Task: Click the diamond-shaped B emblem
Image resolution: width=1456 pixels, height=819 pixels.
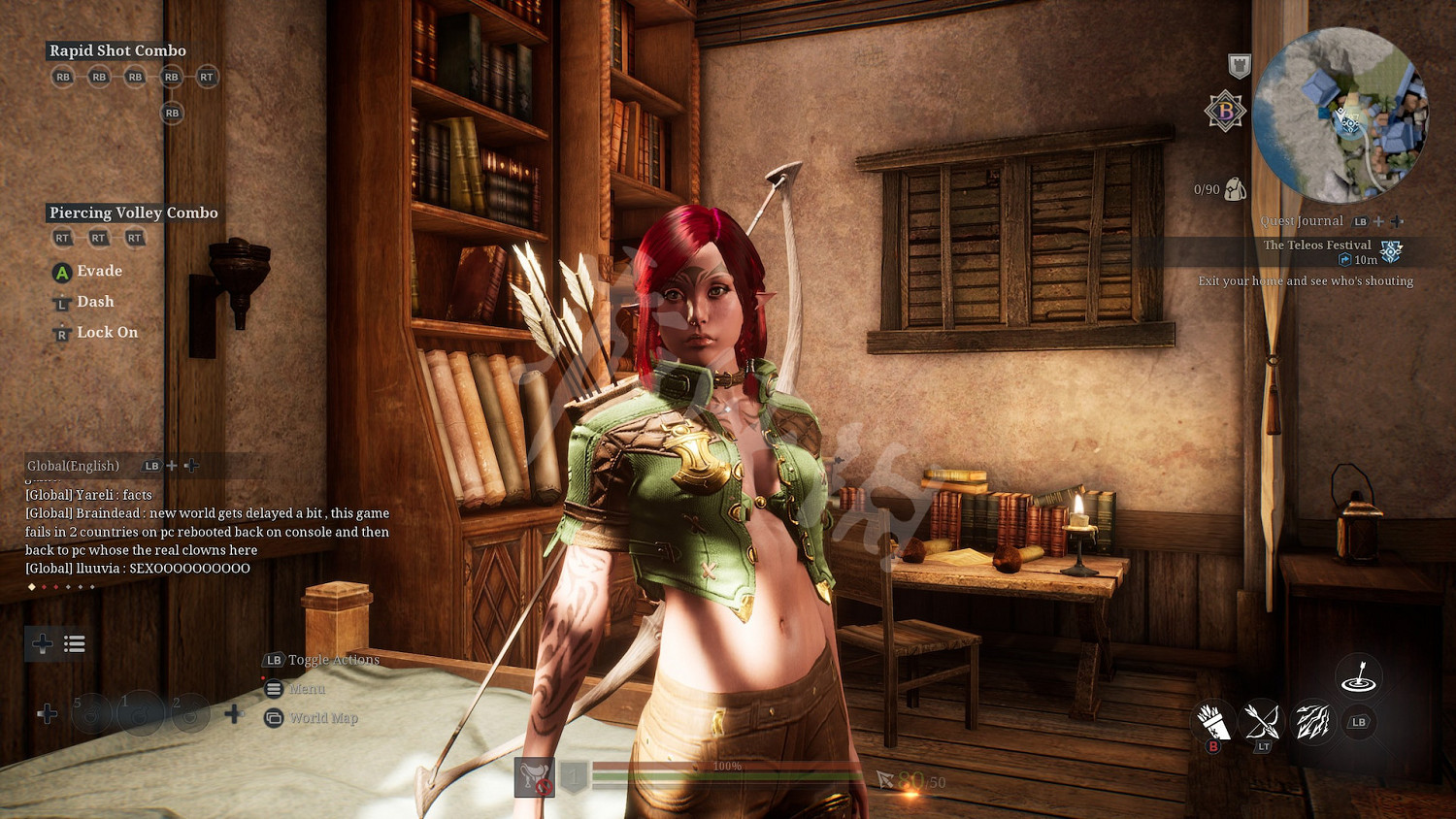Action: click(x=1225, y=112)
